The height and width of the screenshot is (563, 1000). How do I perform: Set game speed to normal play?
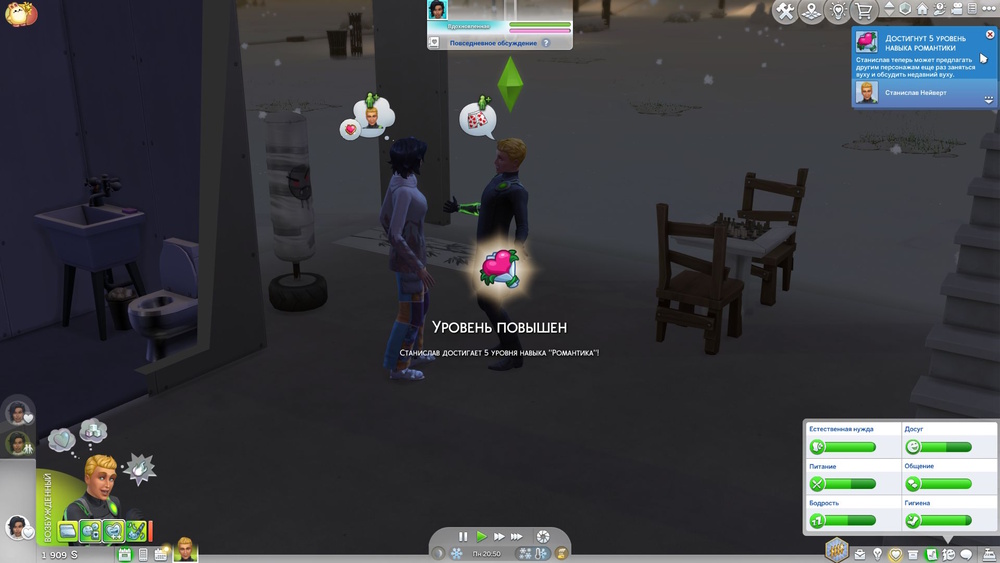481,537
